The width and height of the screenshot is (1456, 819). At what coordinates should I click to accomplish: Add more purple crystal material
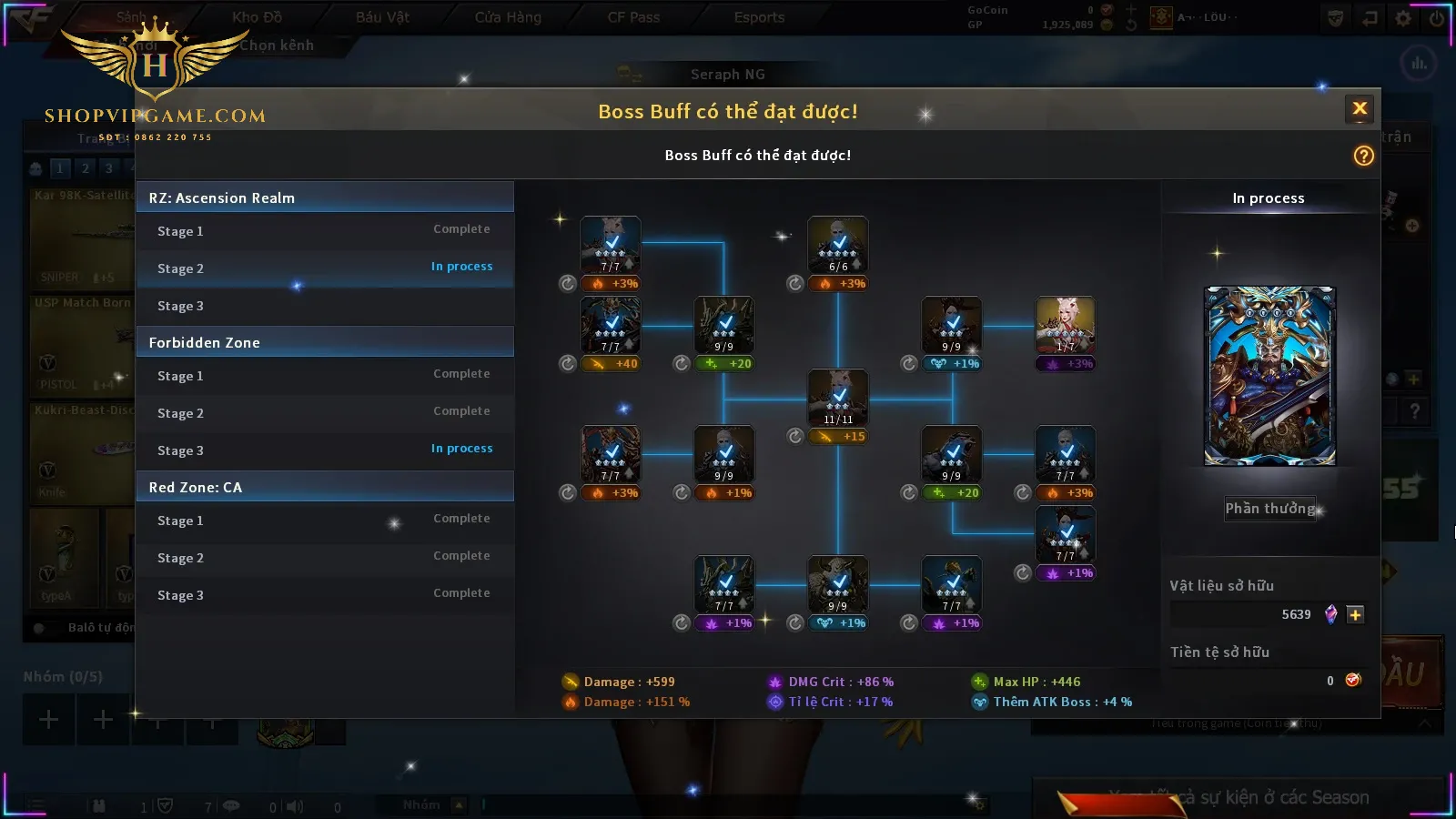click(x=1355, y=615)
